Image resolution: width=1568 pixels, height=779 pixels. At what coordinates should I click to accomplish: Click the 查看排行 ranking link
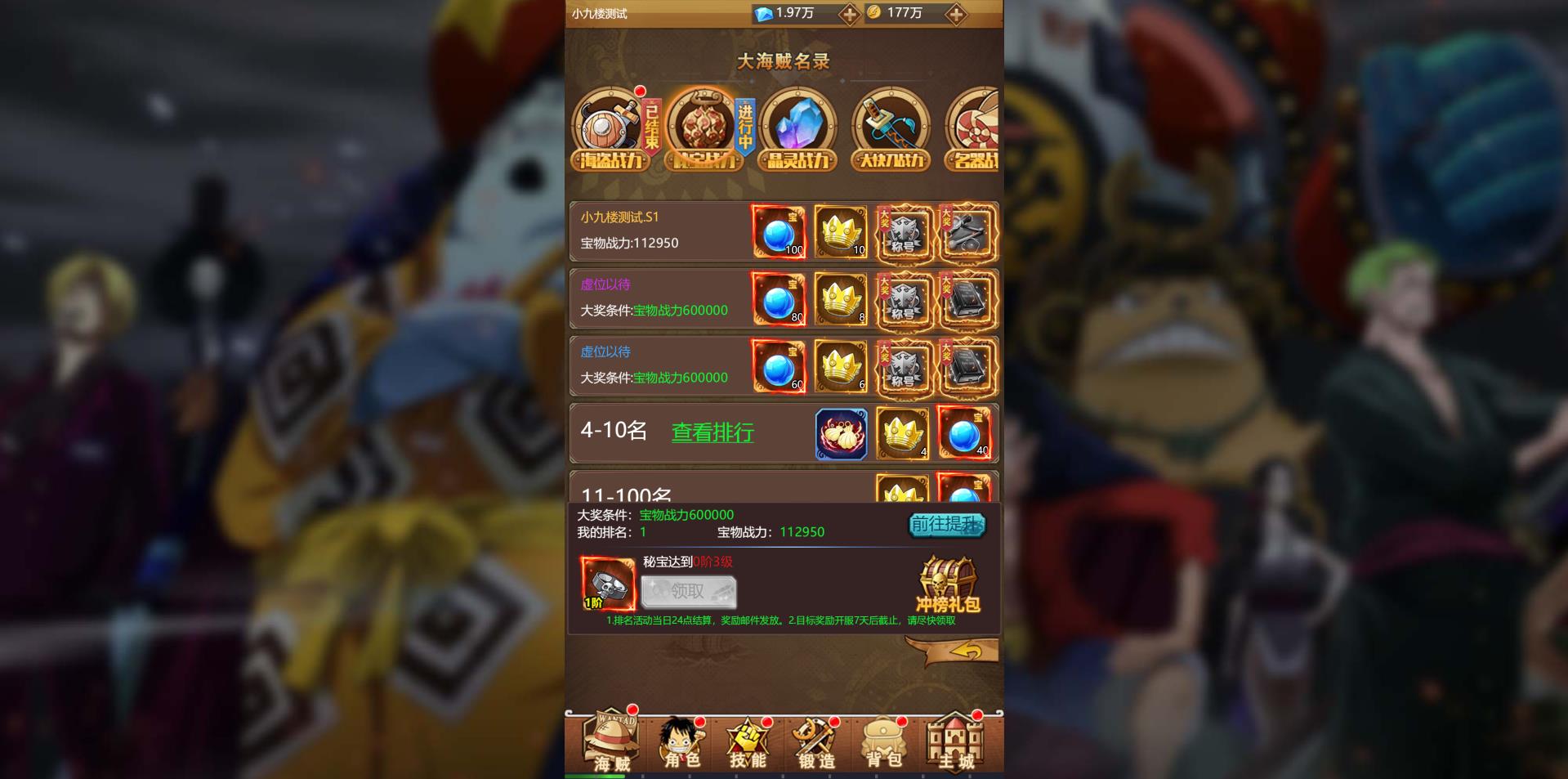click(x=713, y=433)
